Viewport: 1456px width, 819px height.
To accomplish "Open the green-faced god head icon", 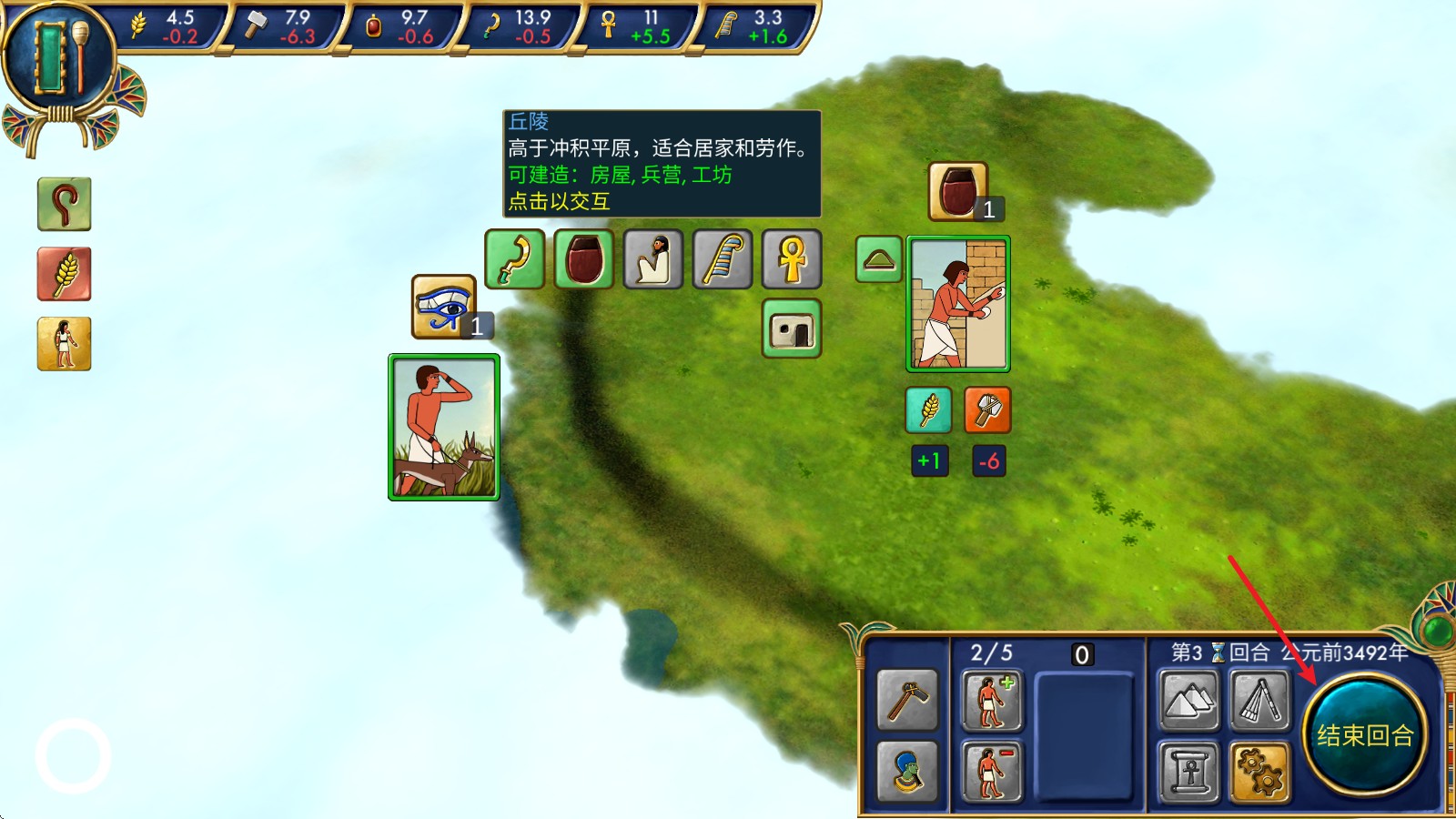I will (x=907, y=772).
